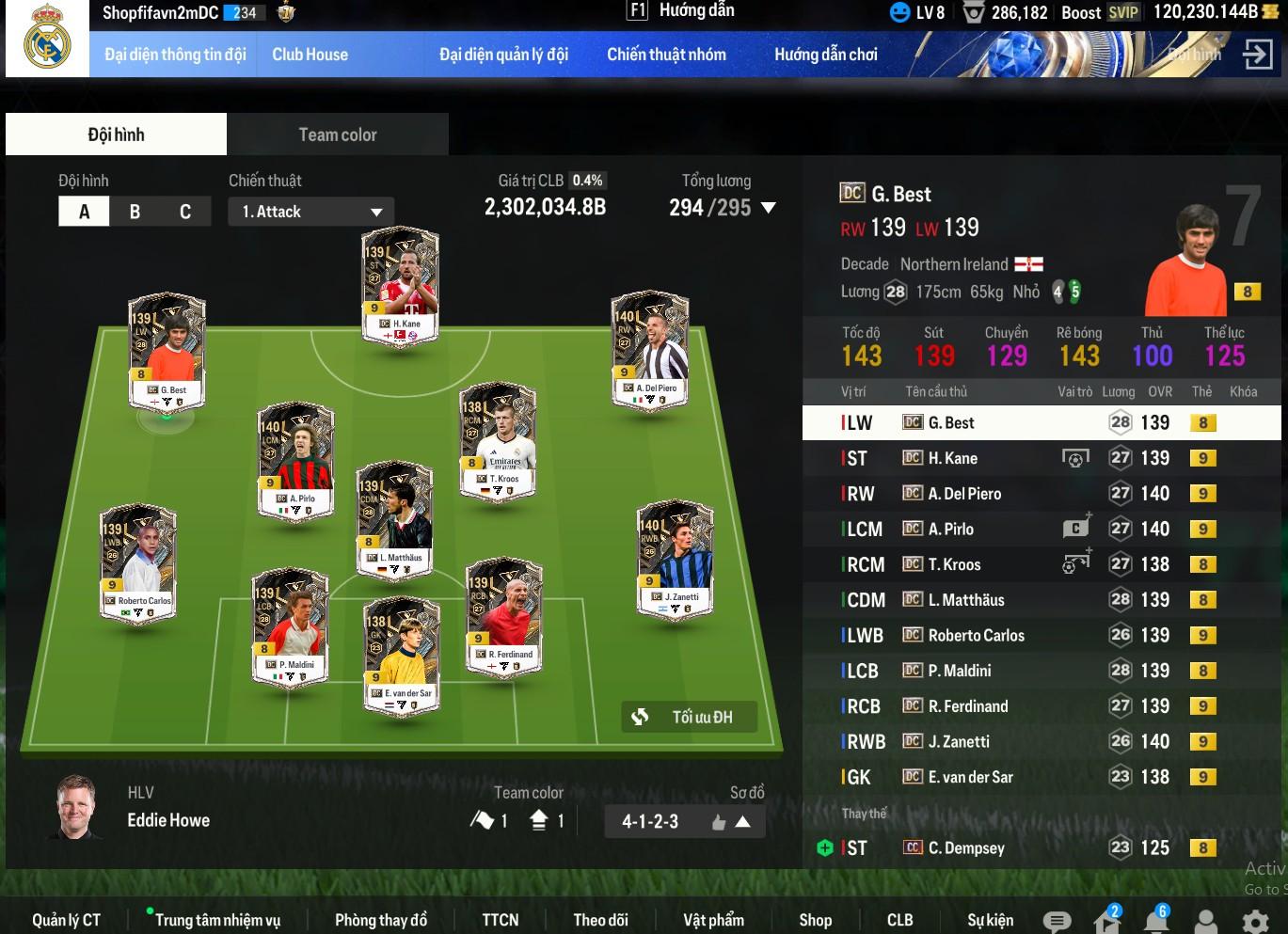The width and height of the screenshot is (1288, 934).
Task: Open the chat bubble icon
Action: tap(1057, 921)
